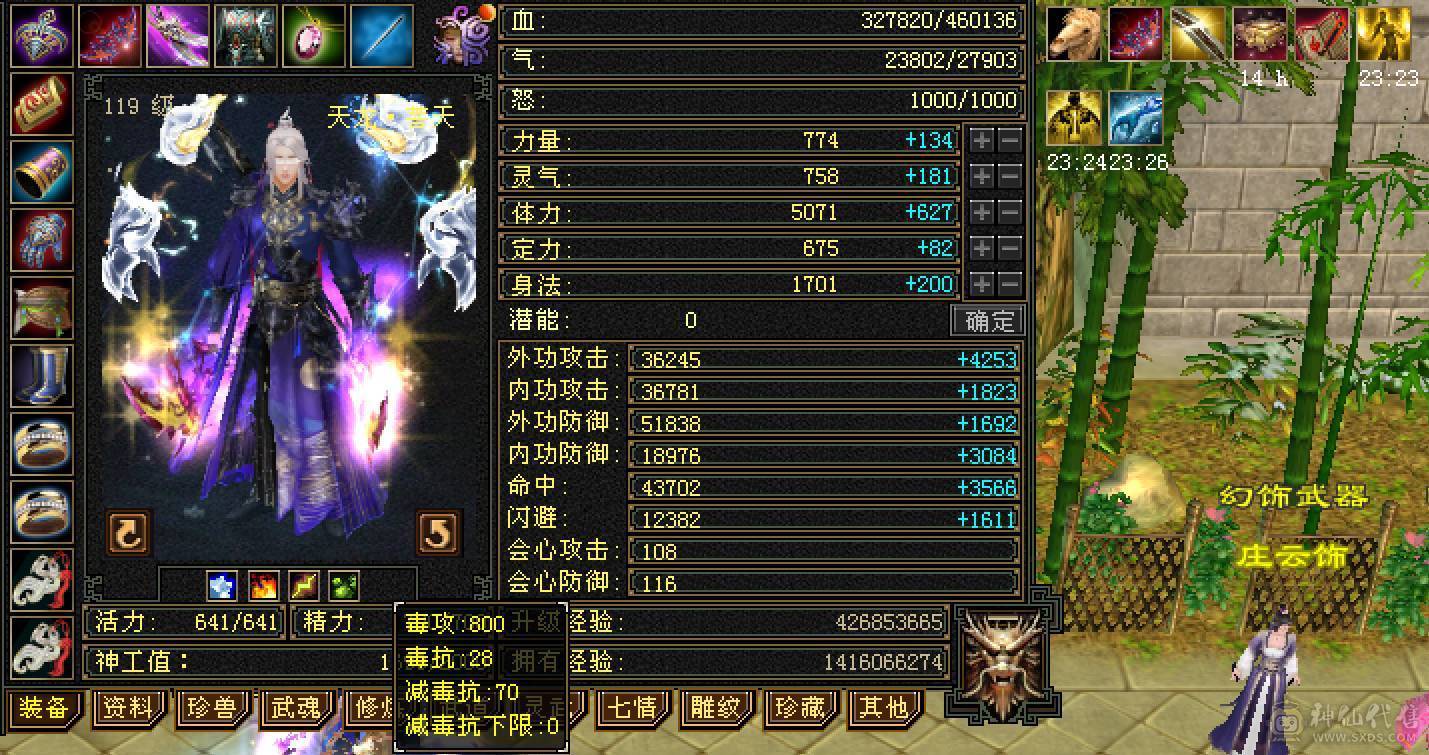
Task: Click the gloves slot in the left sidebar
Action: (42, 240)
